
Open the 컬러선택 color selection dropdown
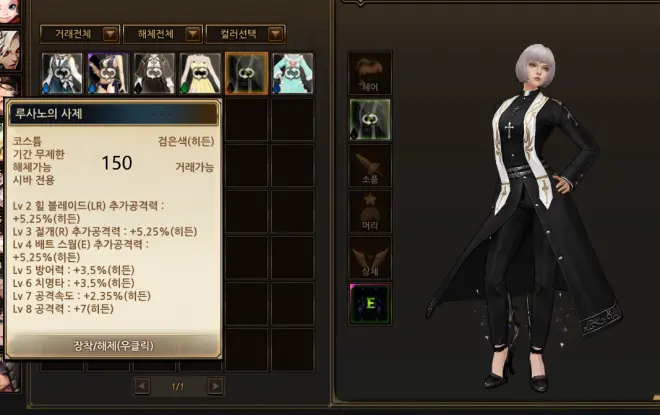pos(276,34)
